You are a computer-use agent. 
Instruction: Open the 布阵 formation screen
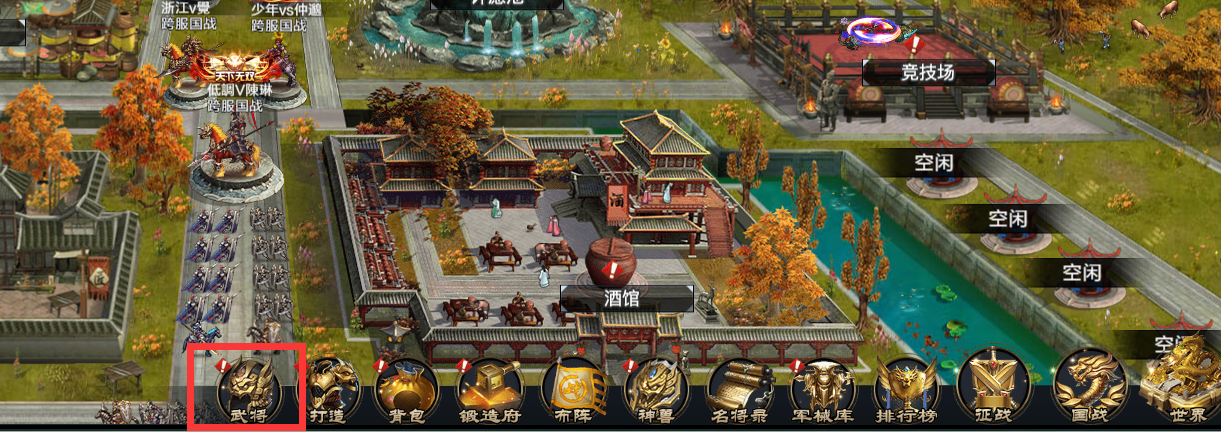(573, 392)
